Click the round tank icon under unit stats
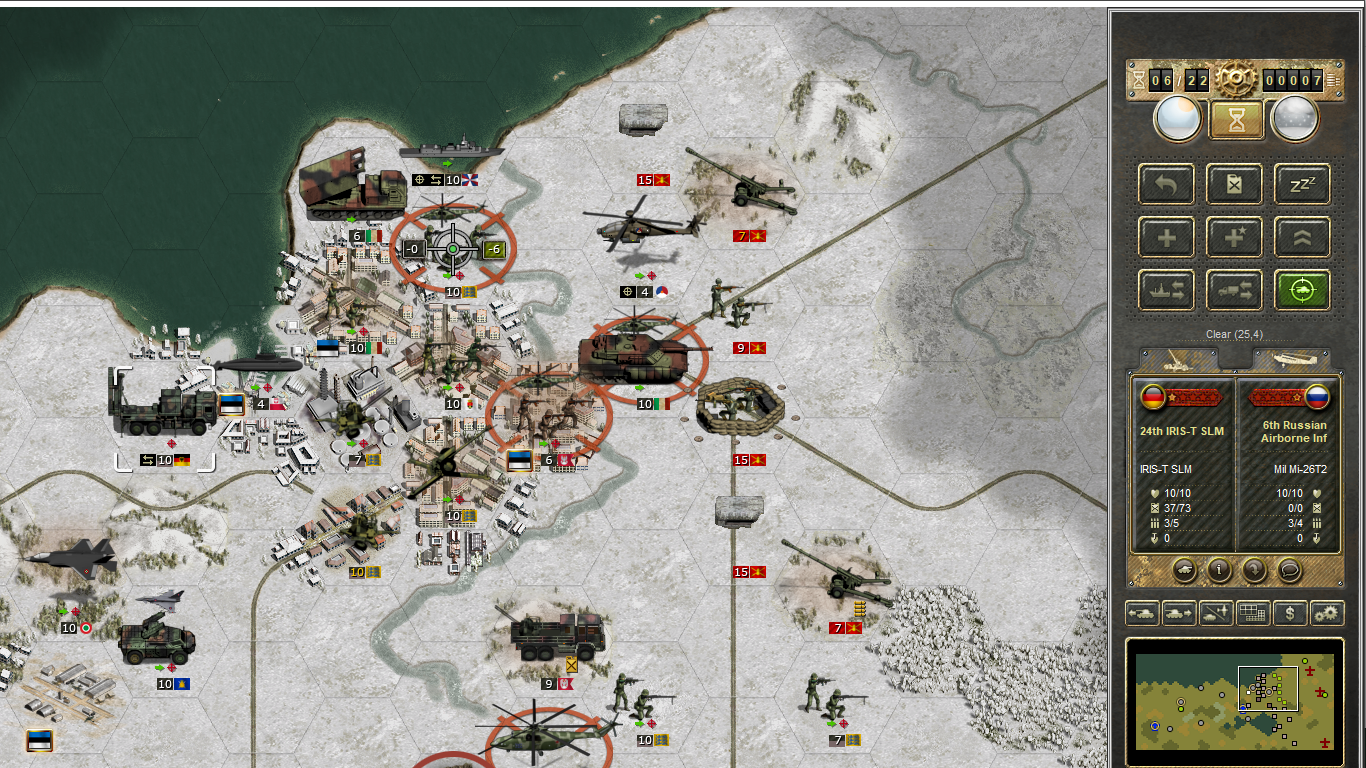Image resolution: width=1366 pixels, height=768 pixels. (x=1183, y=570)
